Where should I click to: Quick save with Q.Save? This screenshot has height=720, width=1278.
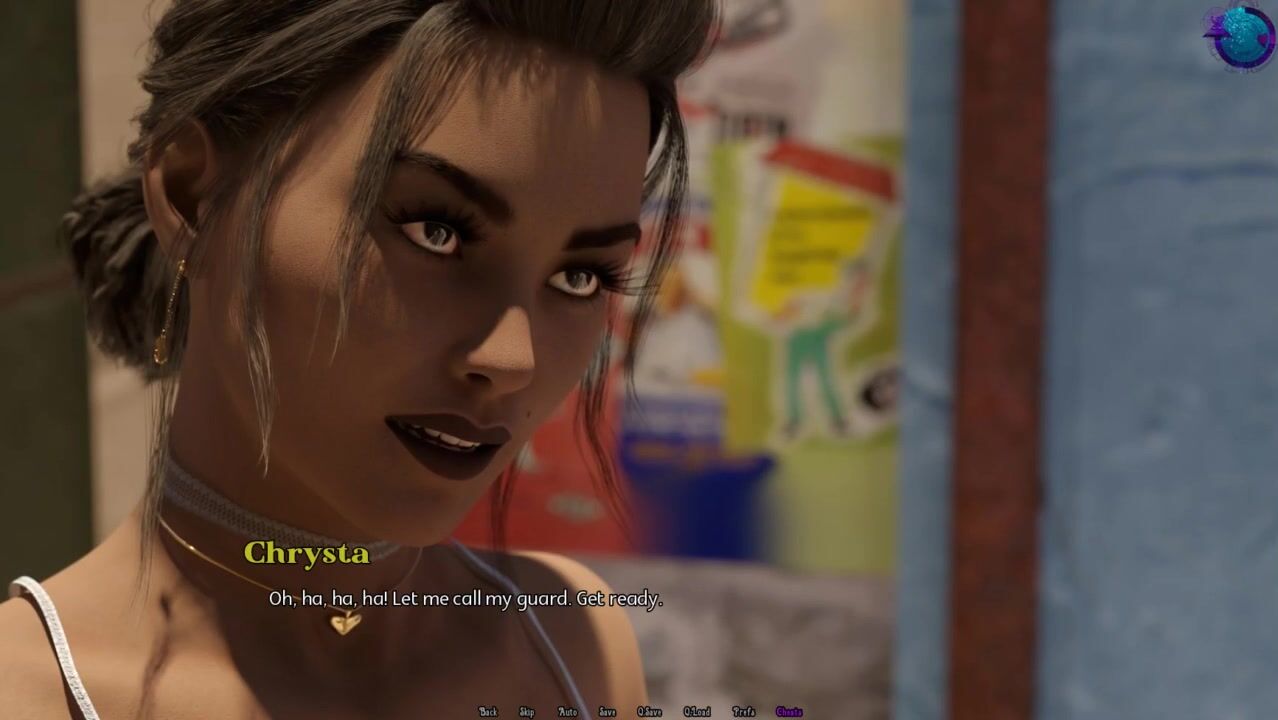649,712
